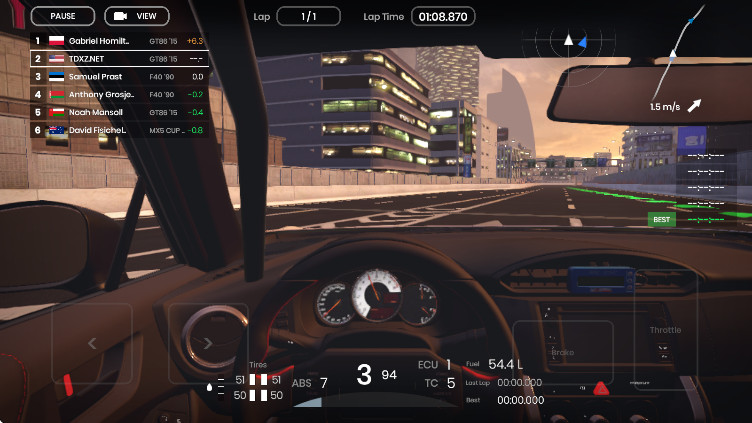Tap the Brake pedal control
Viewport: 752px width, 423px height.
coord(562,352)
